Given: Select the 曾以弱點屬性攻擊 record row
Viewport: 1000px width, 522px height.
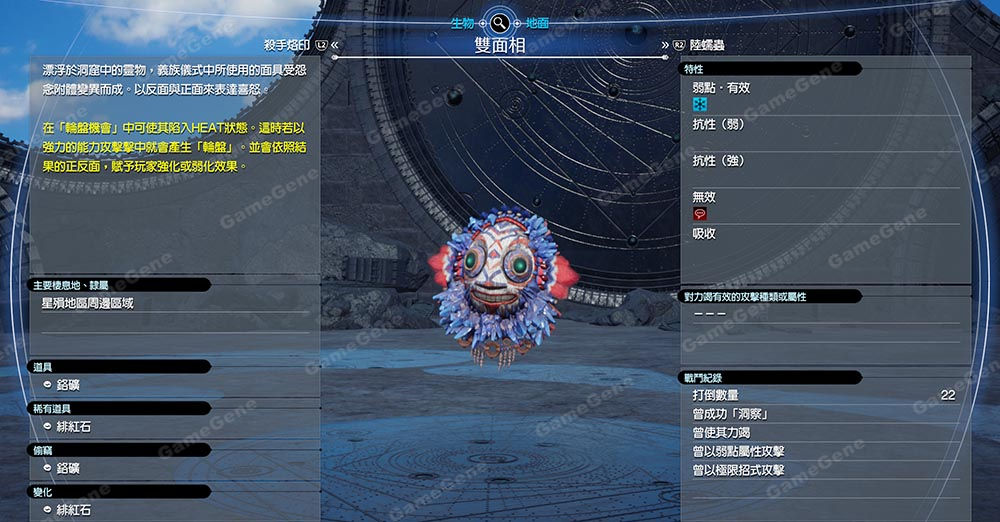Looking at the screenshot, I should (x=823, y=452).
